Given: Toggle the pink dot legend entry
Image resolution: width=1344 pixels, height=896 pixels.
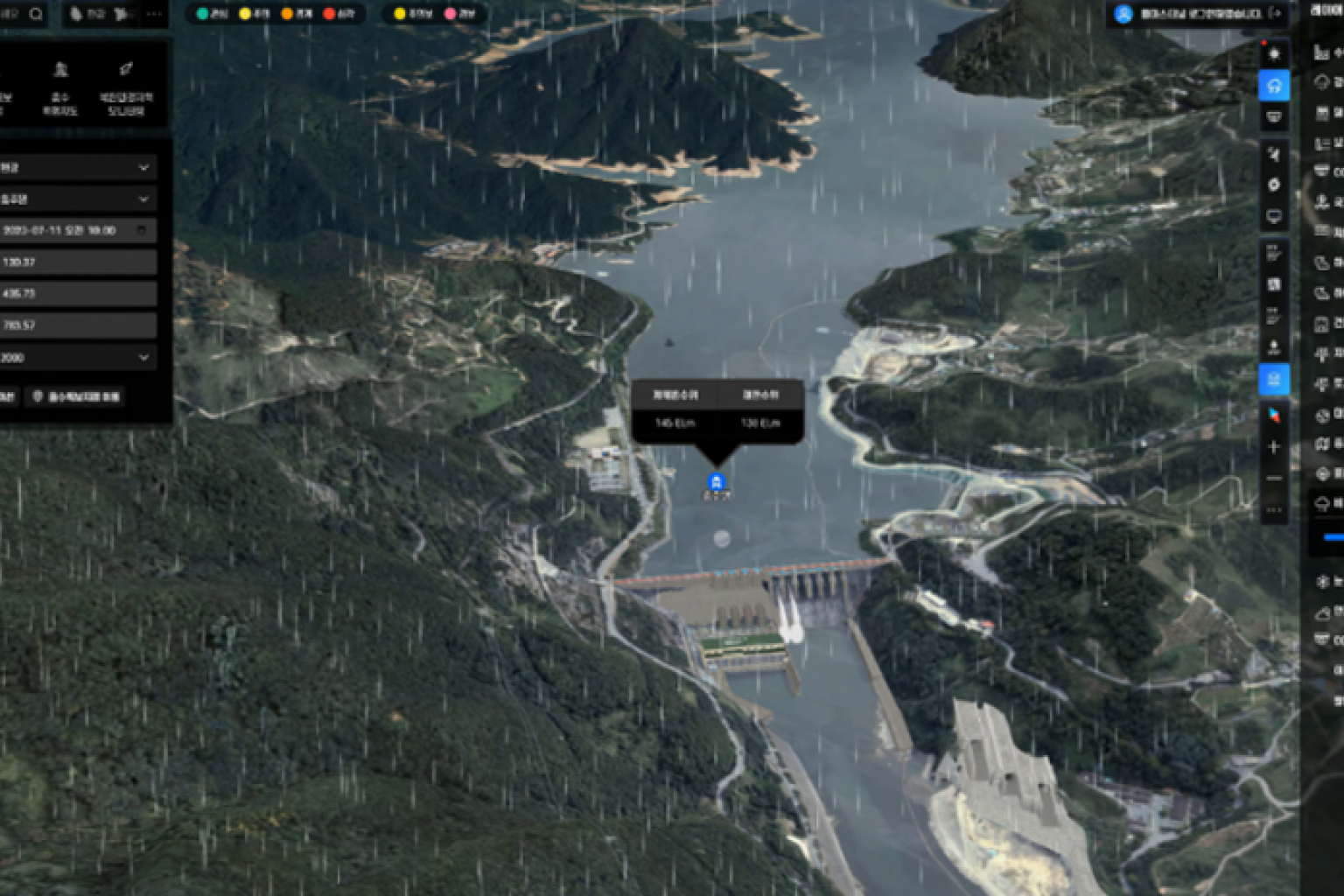Looking at the screenshot, I should [x=460, y=14].
